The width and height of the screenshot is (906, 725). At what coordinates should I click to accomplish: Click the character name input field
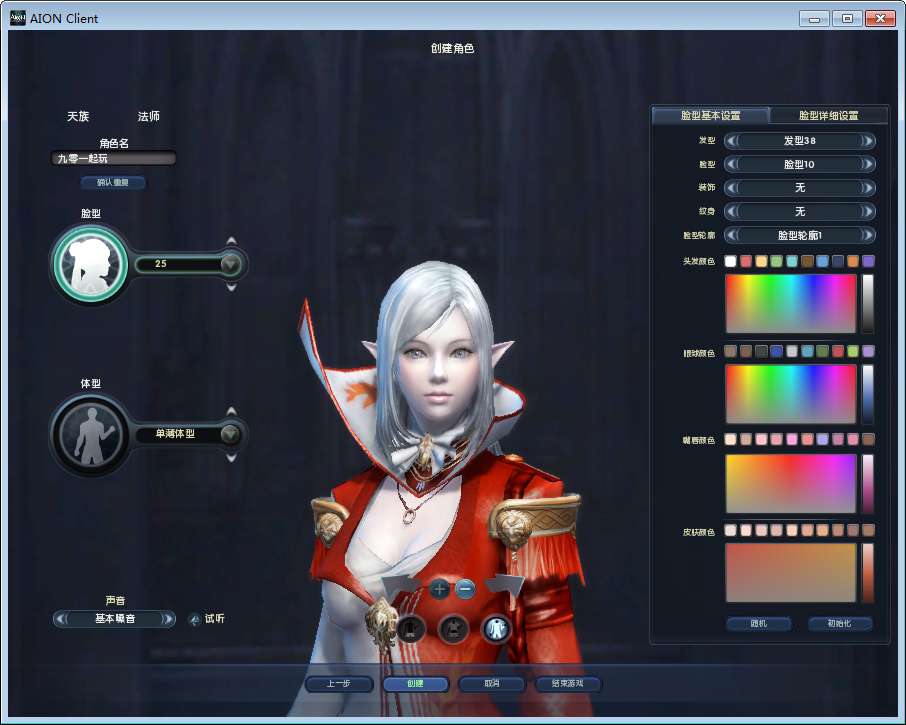pyautogui.click(x=114, y=158)
